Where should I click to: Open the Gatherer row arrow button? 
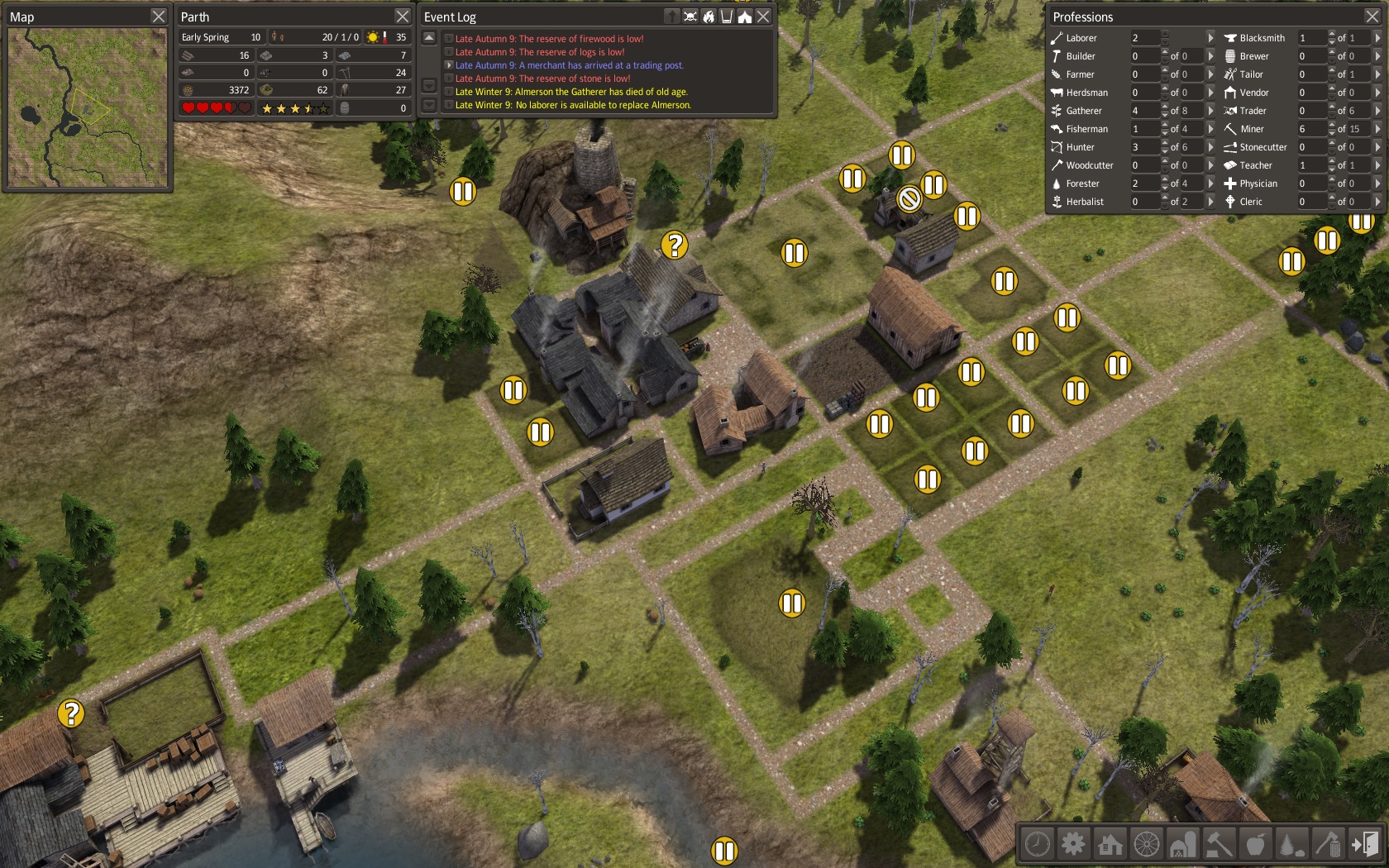pos(1210,111)
